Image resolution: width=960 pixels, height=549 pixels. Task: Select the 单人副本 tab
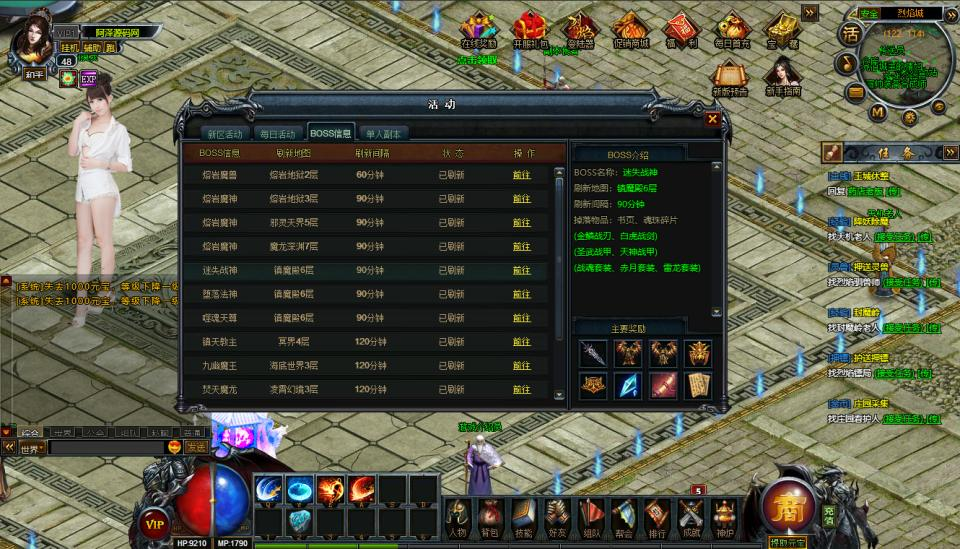382,134
